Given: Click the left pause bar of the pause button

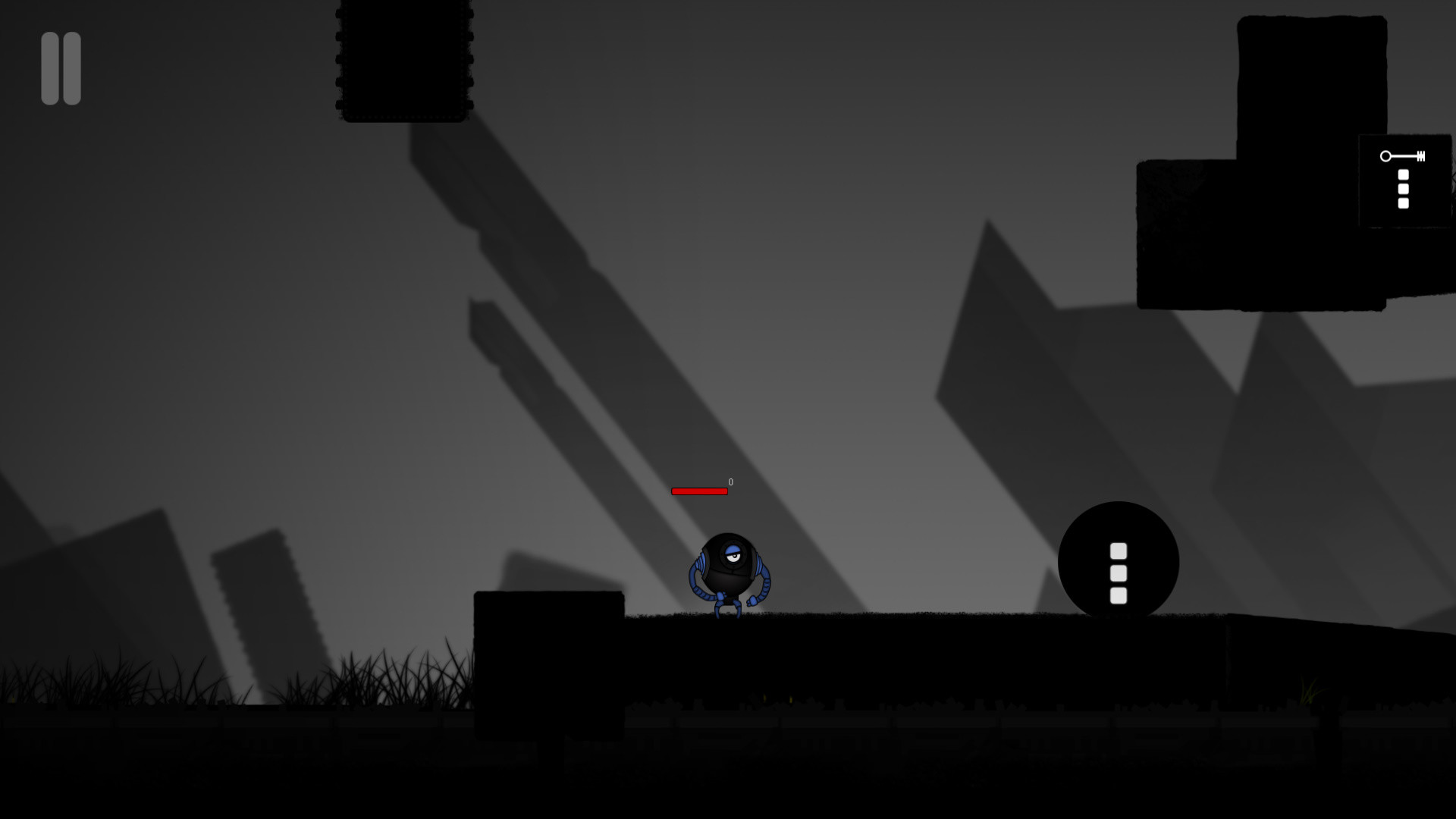Looking at the screenshot, I should pos(50,67).
